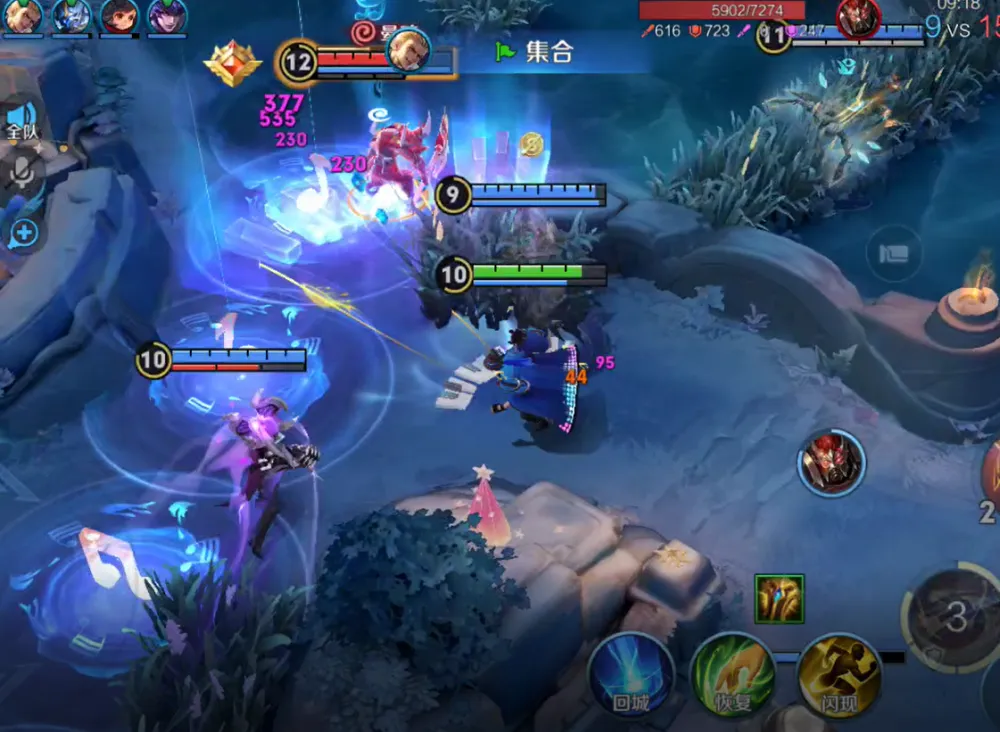Select the purple-haired teammate portrait
The width and height of the screenshot is (1000, 732).
167,16
